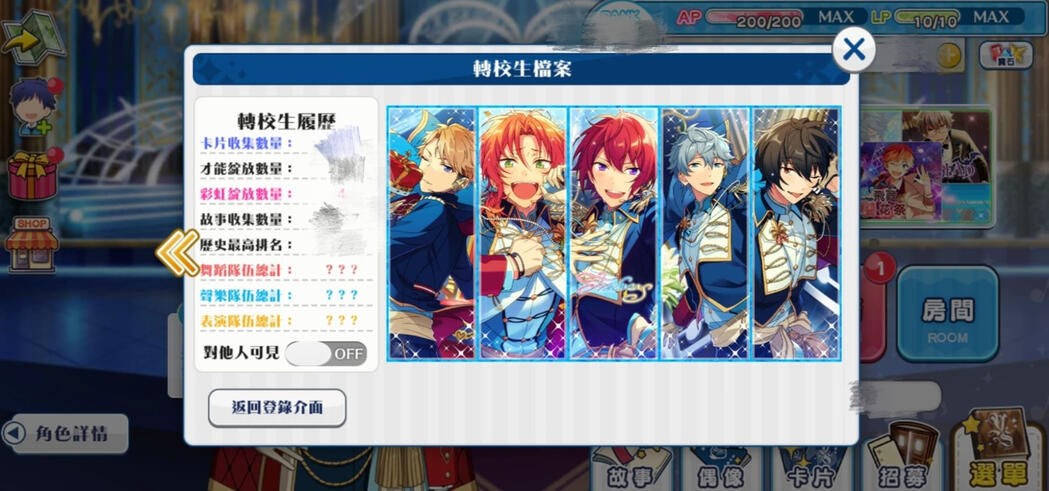Select the dark-haired idol card

pyautogui.click(x=796, y=233)
